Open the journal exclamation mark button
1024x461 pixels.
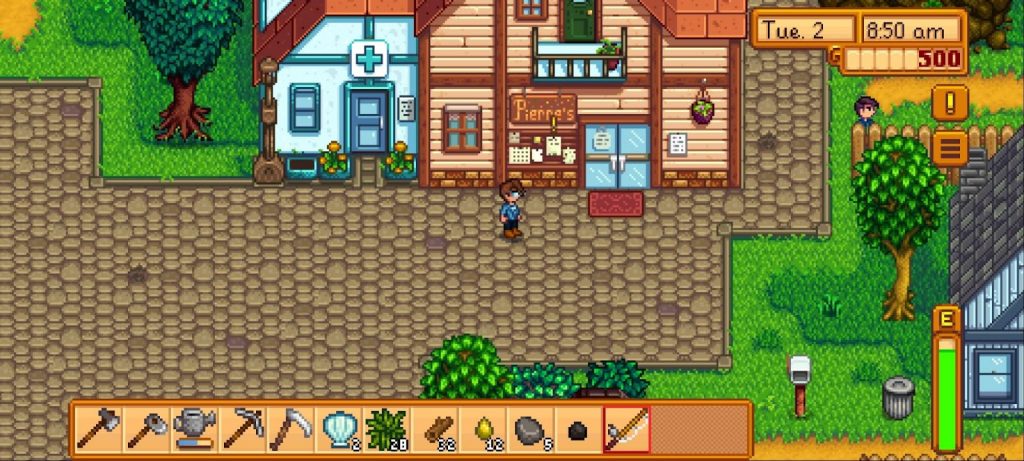tap(949, 102)
